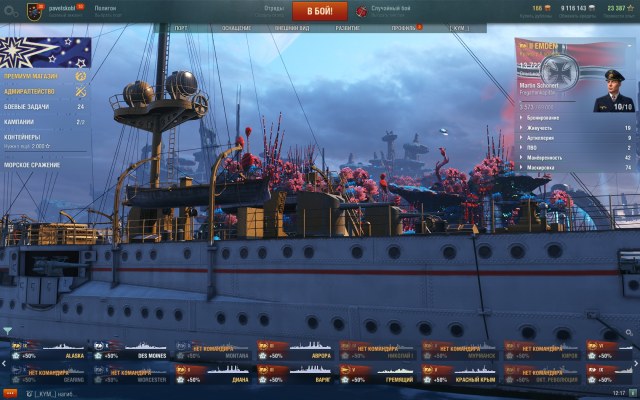The width and height of the screenshot is (640, 400).
Task: Open the Профиль tab
Action: coord(402,29)
